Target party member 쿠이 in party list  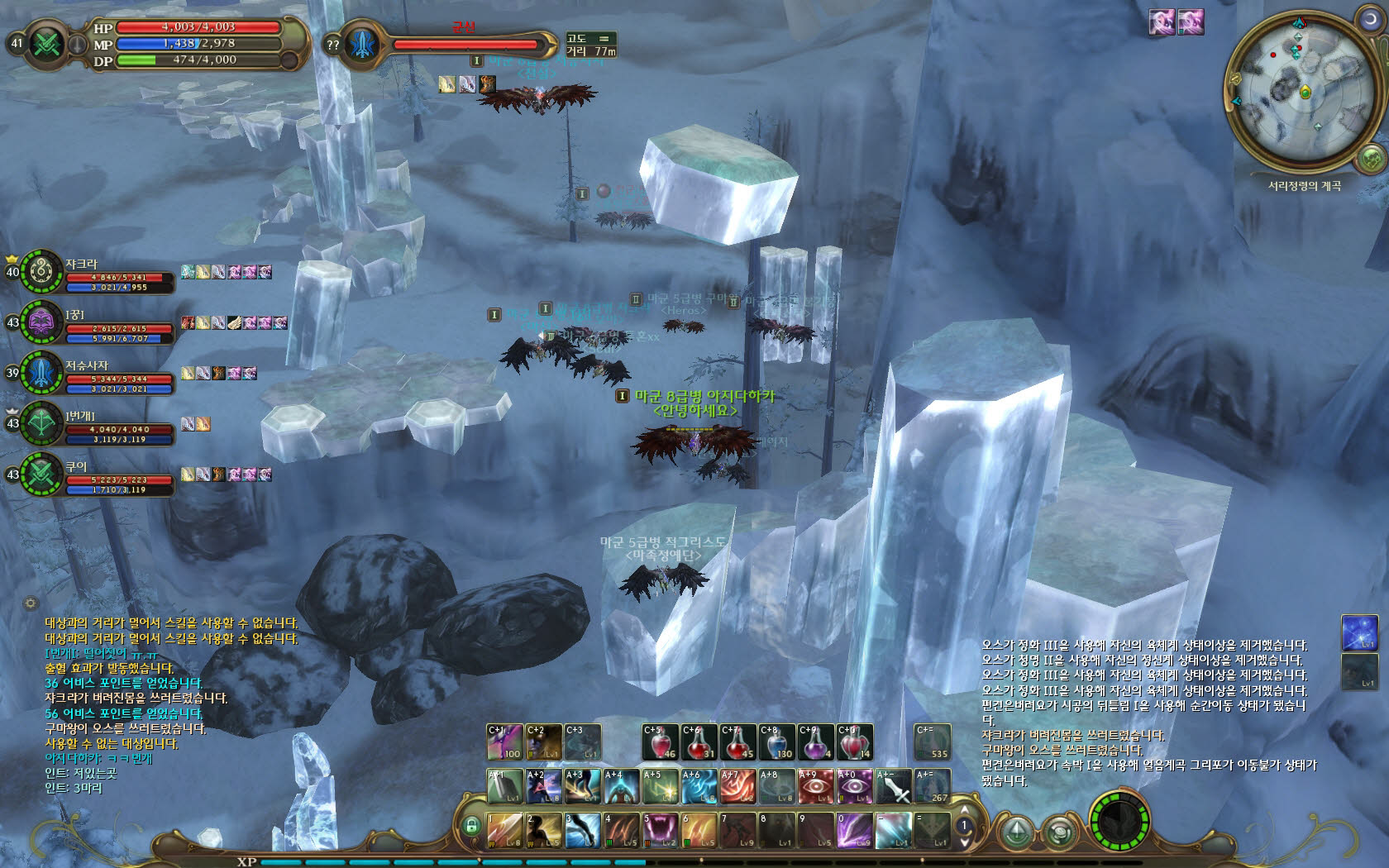coord(41,475)
